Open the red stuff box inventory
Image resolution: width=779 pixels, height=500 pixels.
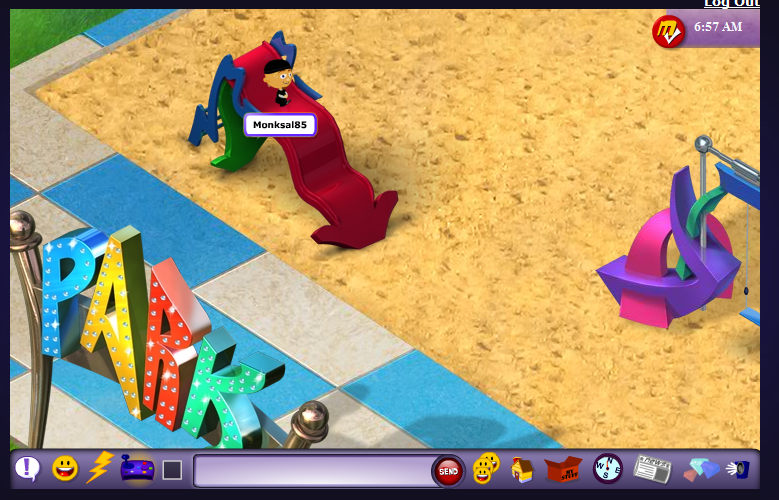point(563,468)
